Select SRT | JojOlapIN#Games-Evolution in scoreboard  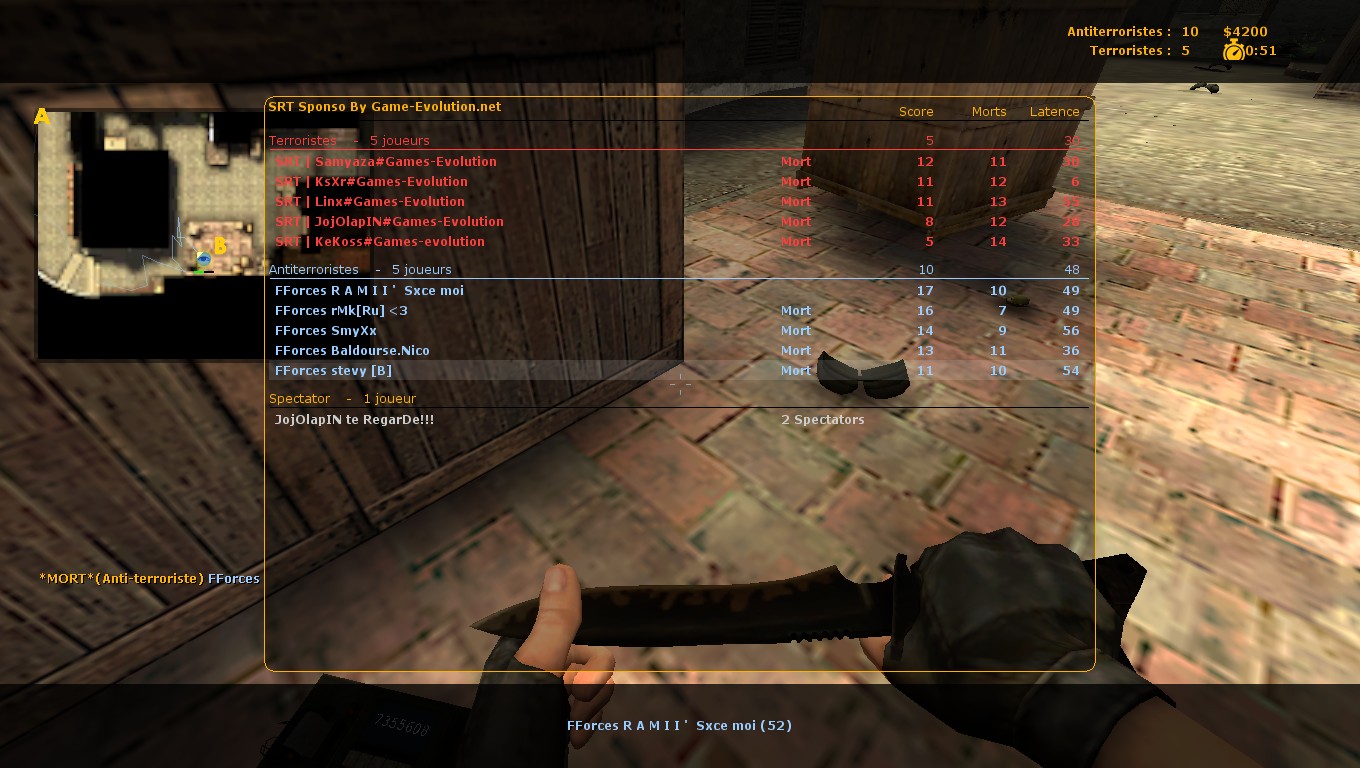pos(390,222)
